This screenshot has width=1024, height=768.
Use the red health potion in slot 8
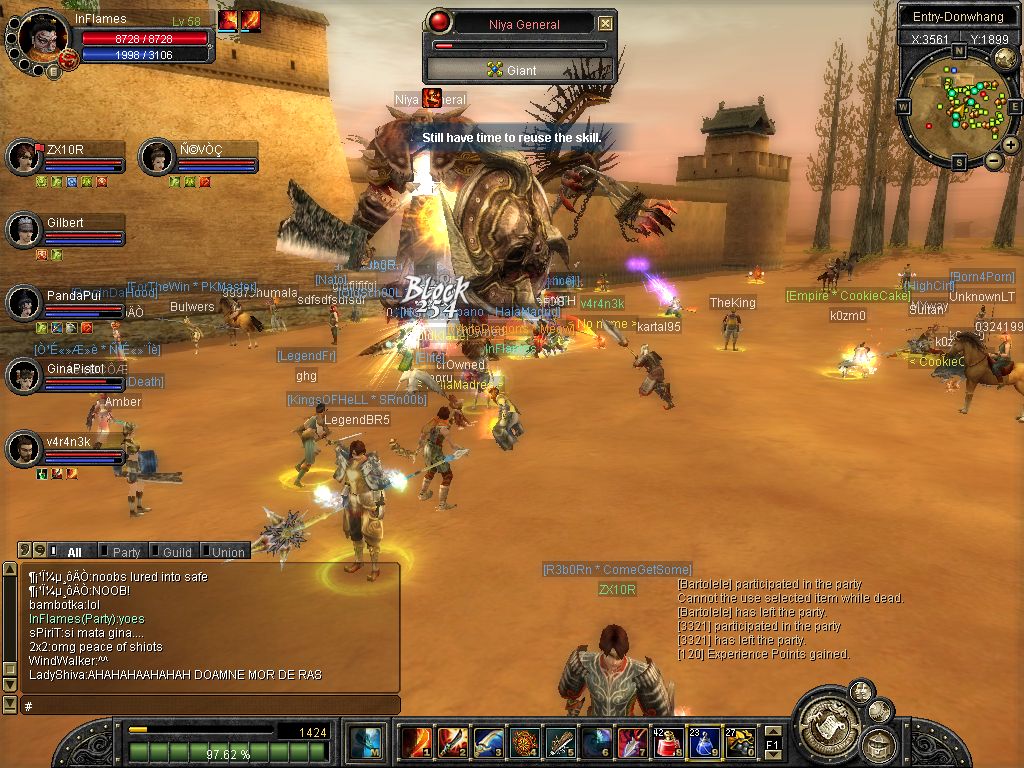tap(669, 743)
